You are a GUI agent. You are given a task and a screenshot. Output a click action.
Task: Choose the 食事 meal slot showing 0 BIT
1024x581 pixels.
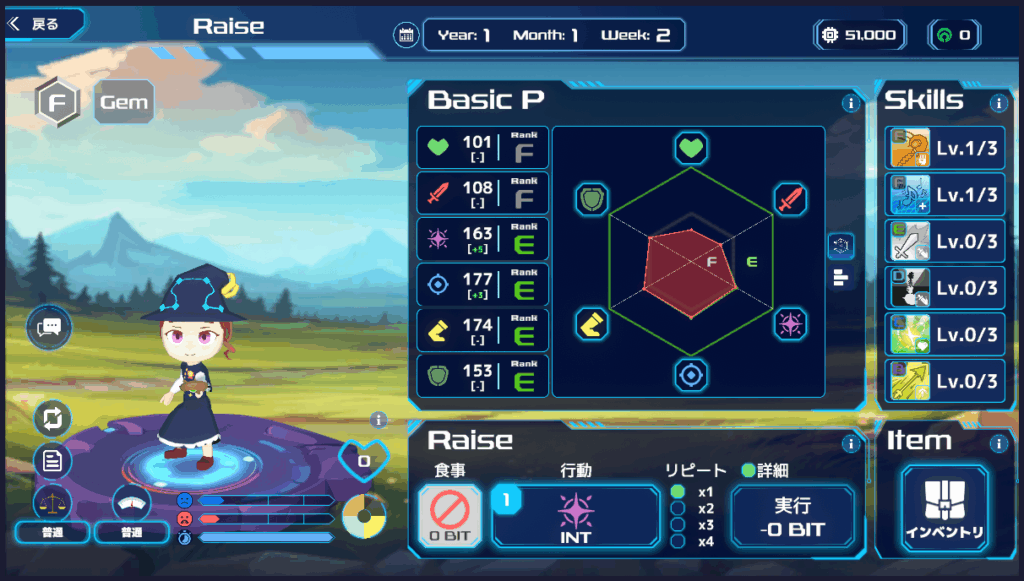[x=449, y=516]
